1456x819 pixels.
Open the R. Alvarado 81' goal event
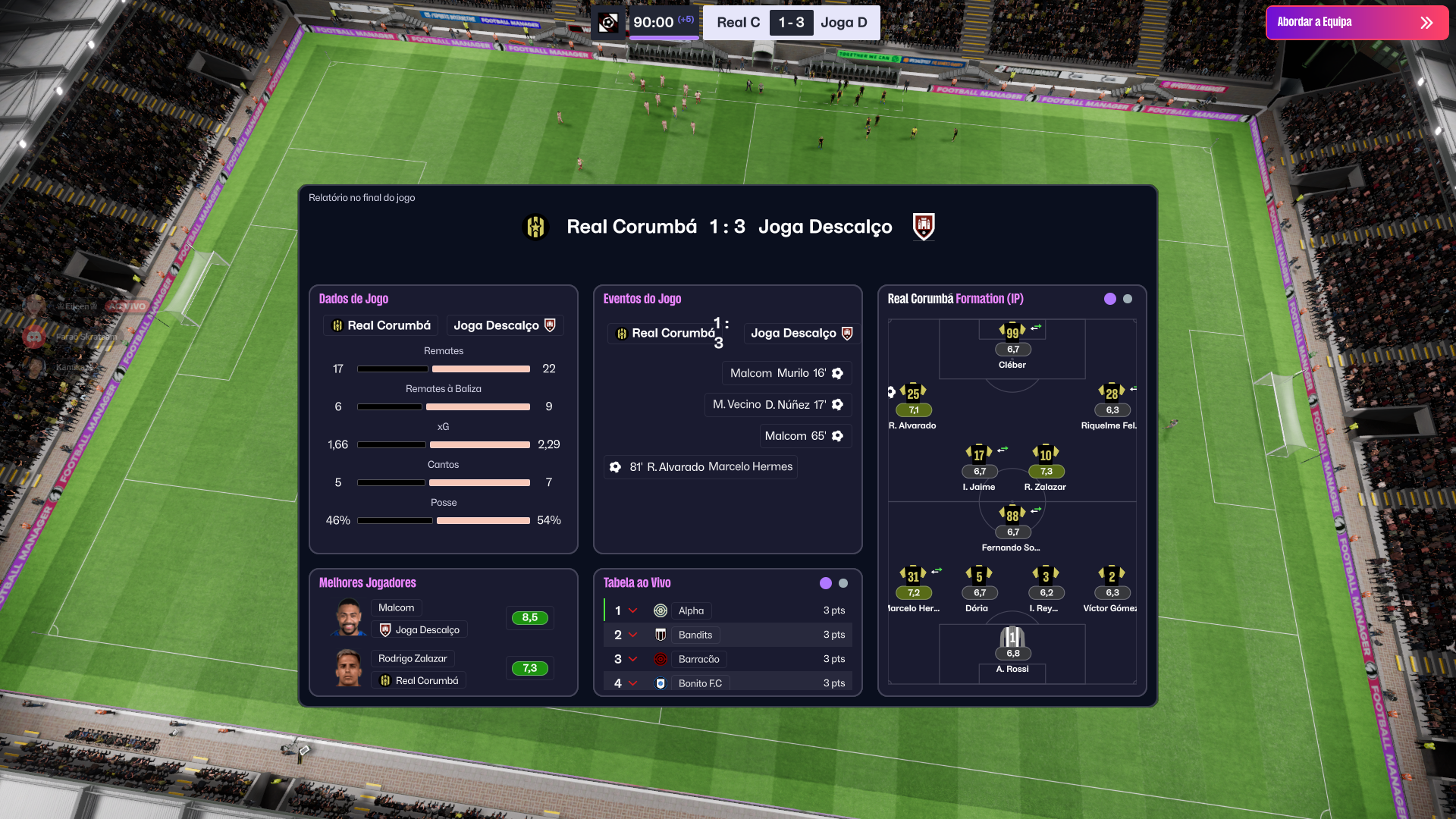pos(701,467)
